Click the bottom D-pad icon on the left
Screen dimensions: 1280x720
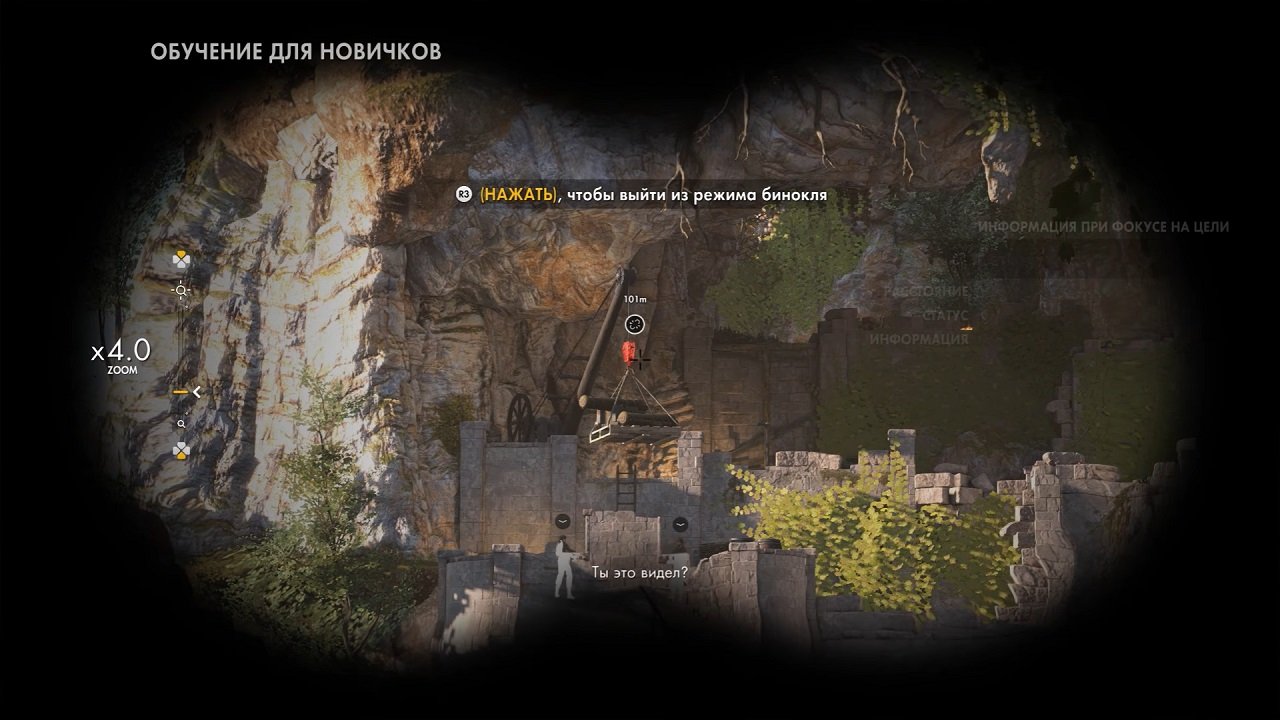tap(182, 450)
